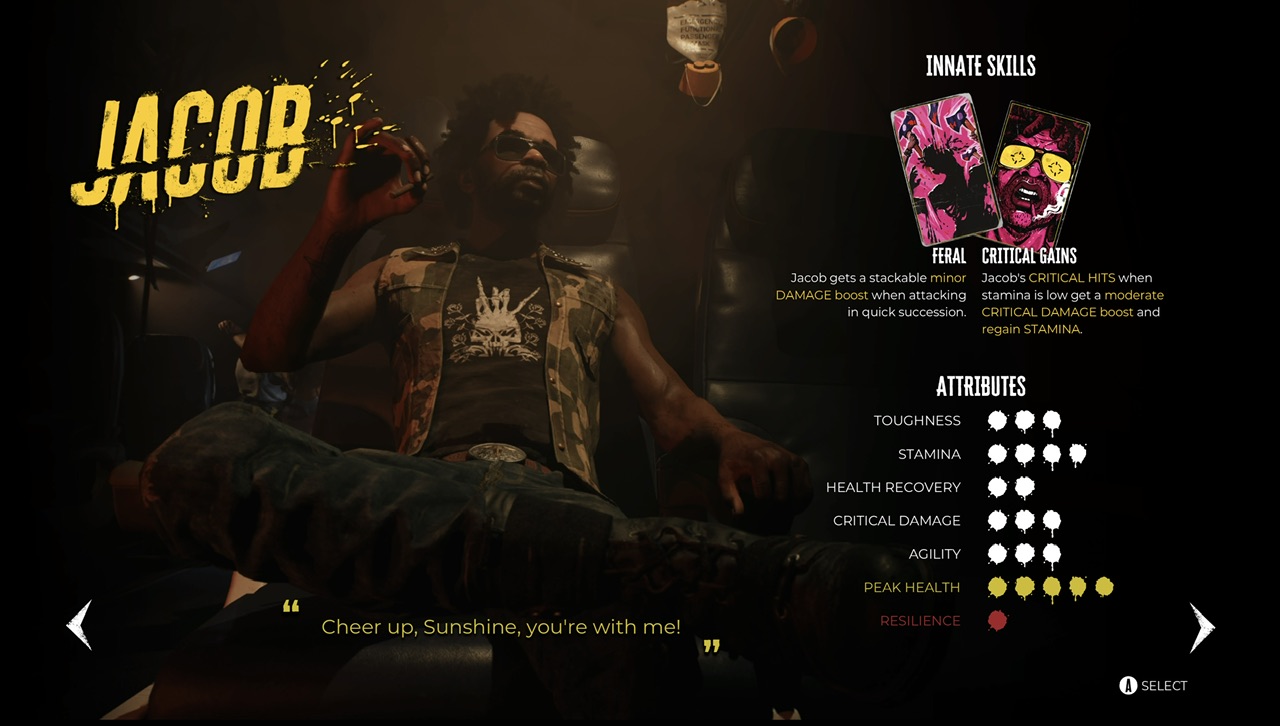Click the first Toughness attribute pip
Screen dimensions: 1280x726
(x=997, y=420)
